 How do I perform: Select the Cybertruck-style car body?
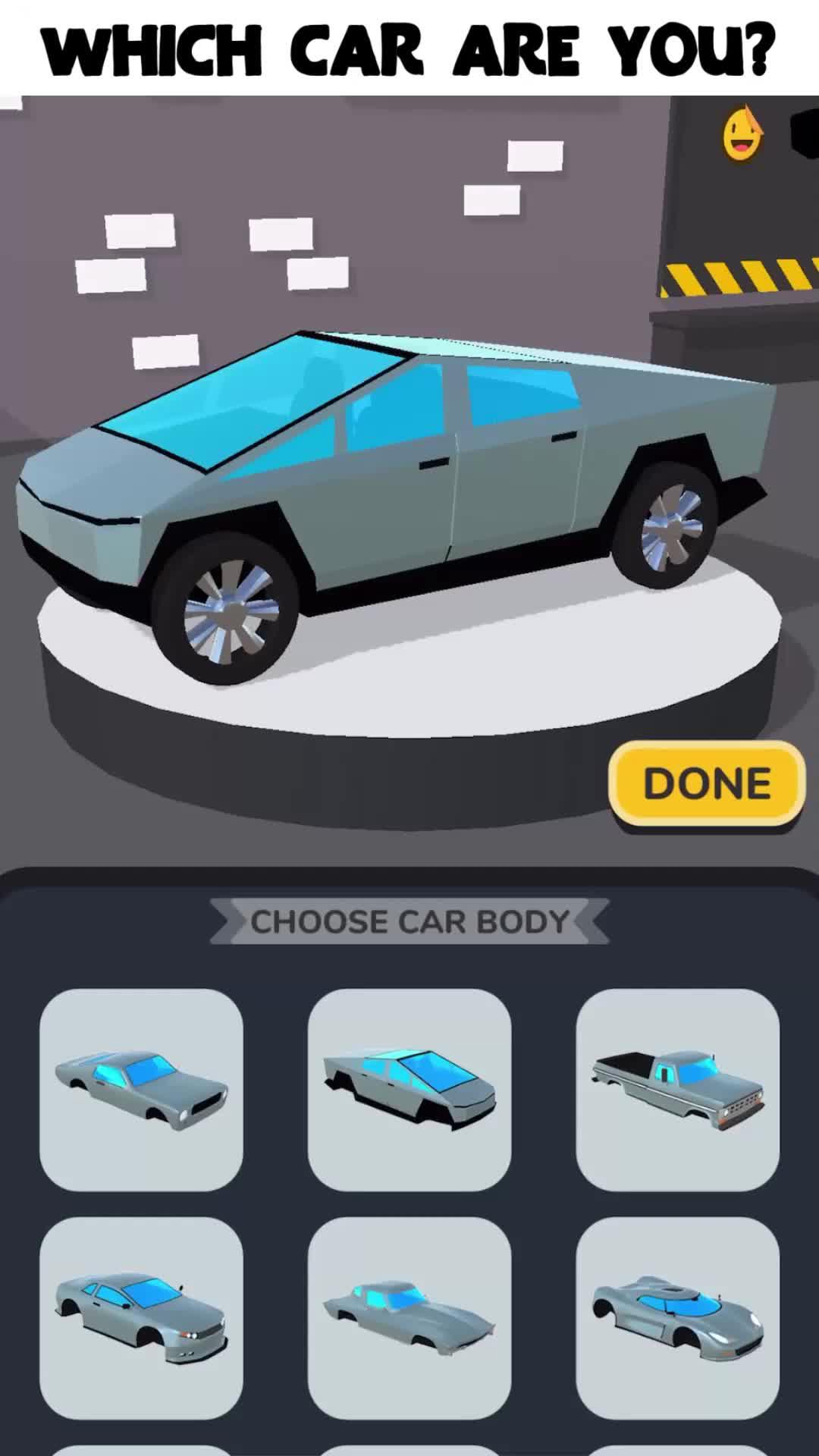[409, 1090]
